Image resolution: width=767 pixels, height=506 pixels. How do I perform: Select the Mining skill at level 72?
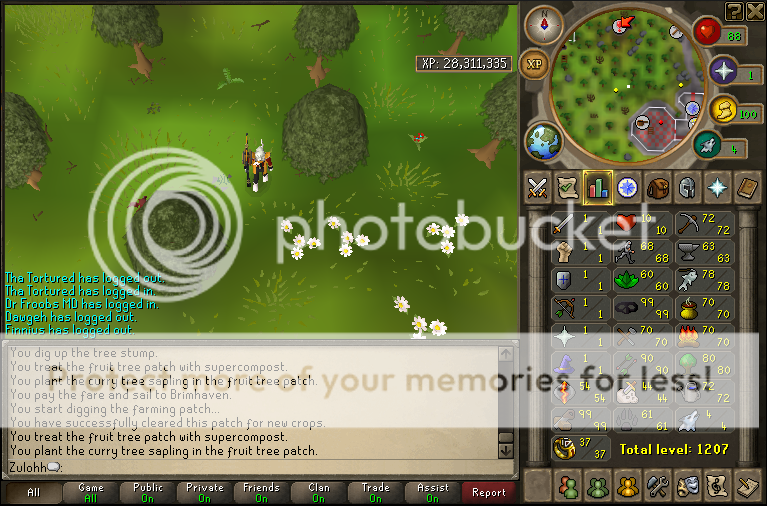[x=701, y=223]
